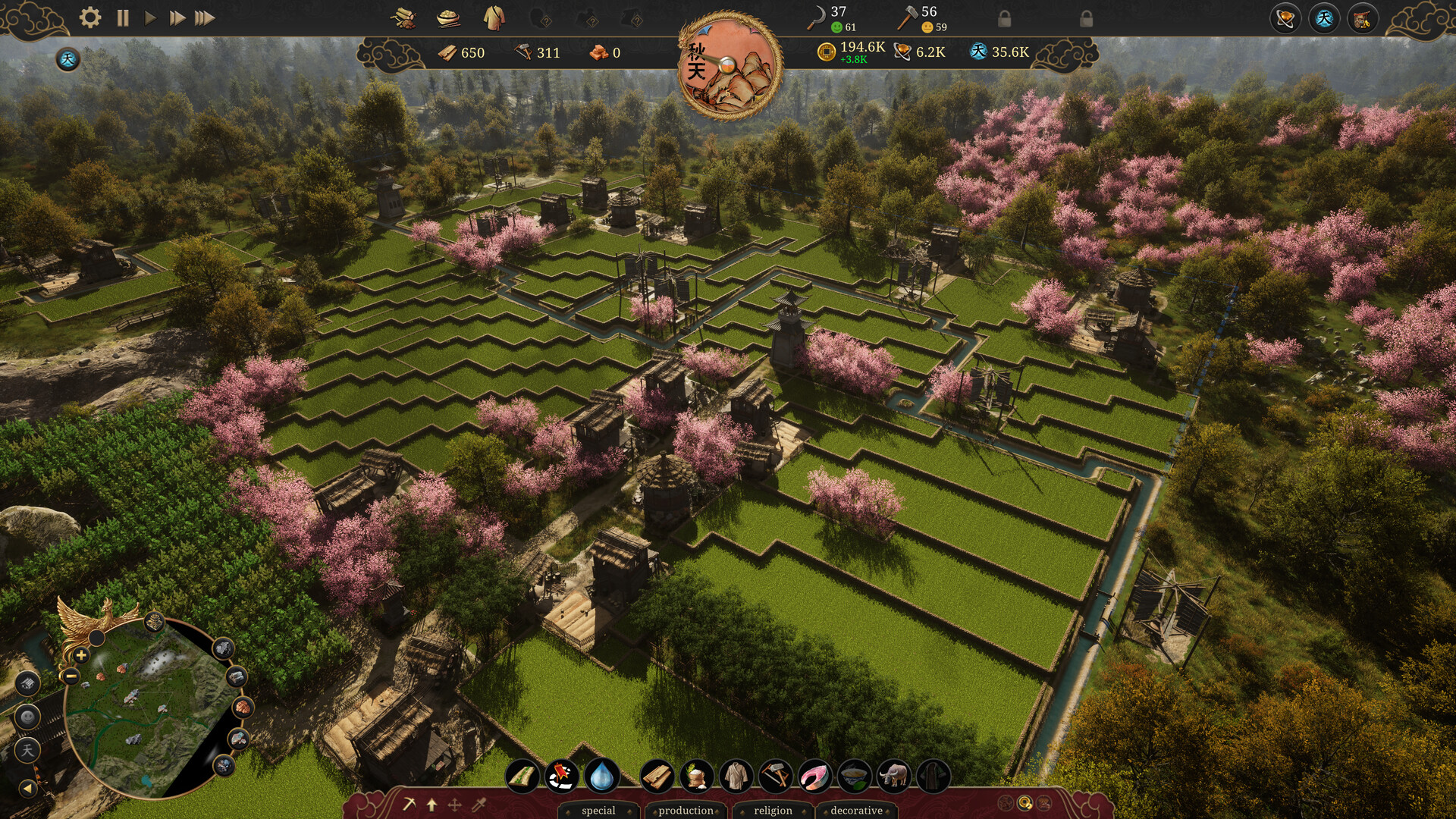The image size is (1456, 819).
Task: Pause the game with the pause button
Action: [121, 17]
